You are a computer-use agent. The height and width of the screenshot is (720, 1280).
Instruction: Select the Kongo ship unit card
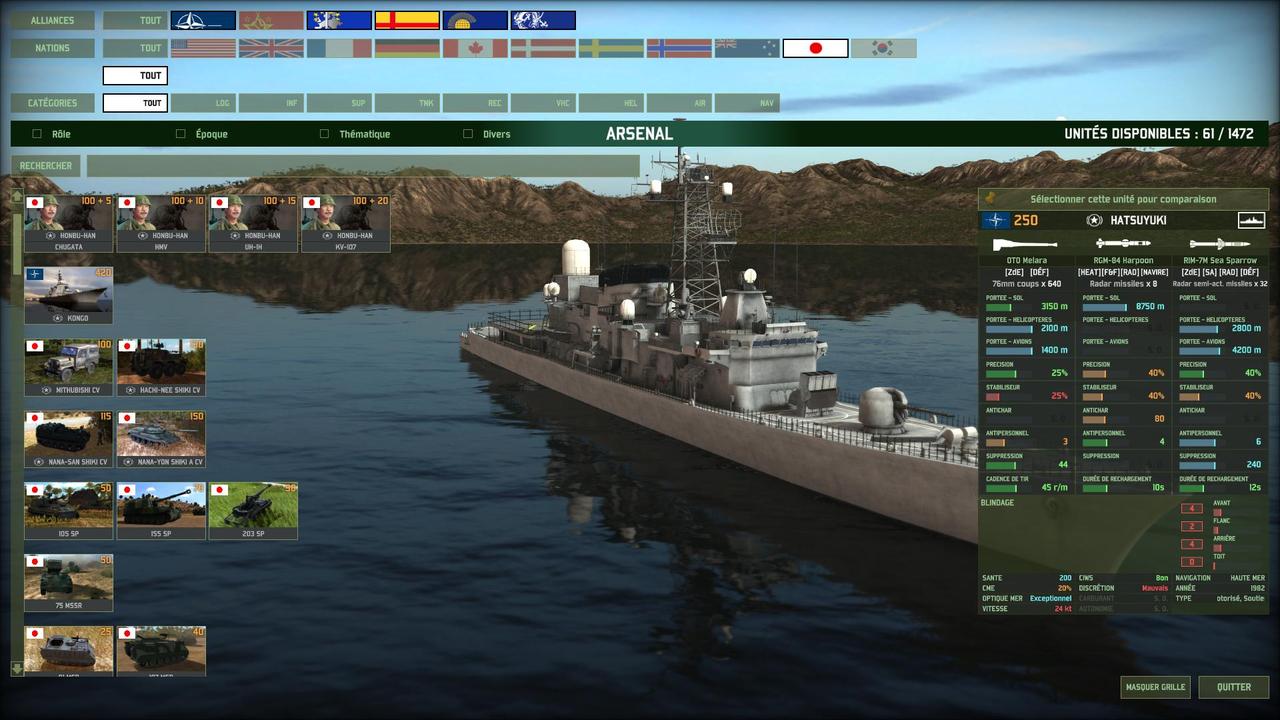(69, 295)
